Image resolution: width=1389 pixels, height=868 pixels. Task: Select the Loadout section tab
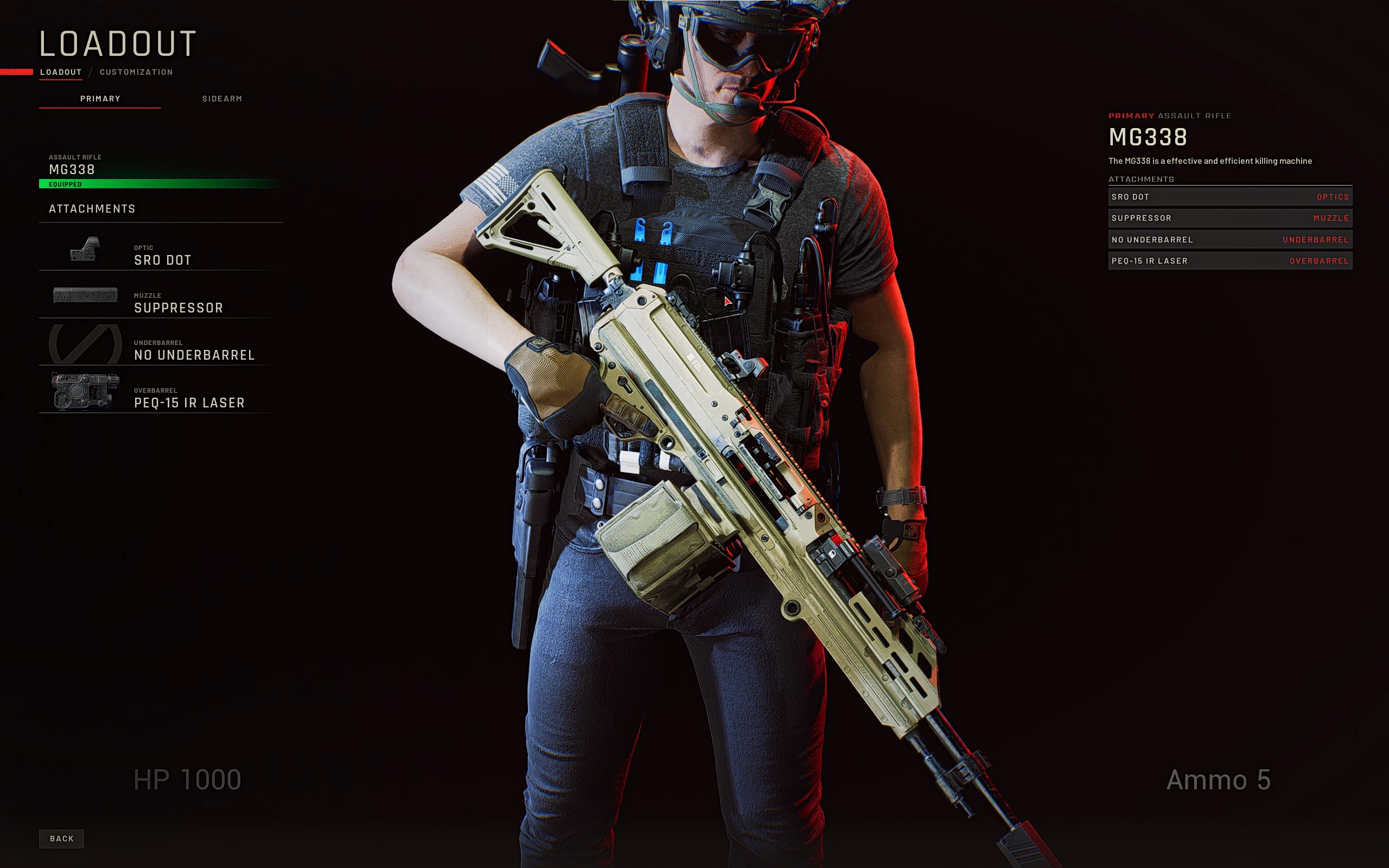(61, 72)
